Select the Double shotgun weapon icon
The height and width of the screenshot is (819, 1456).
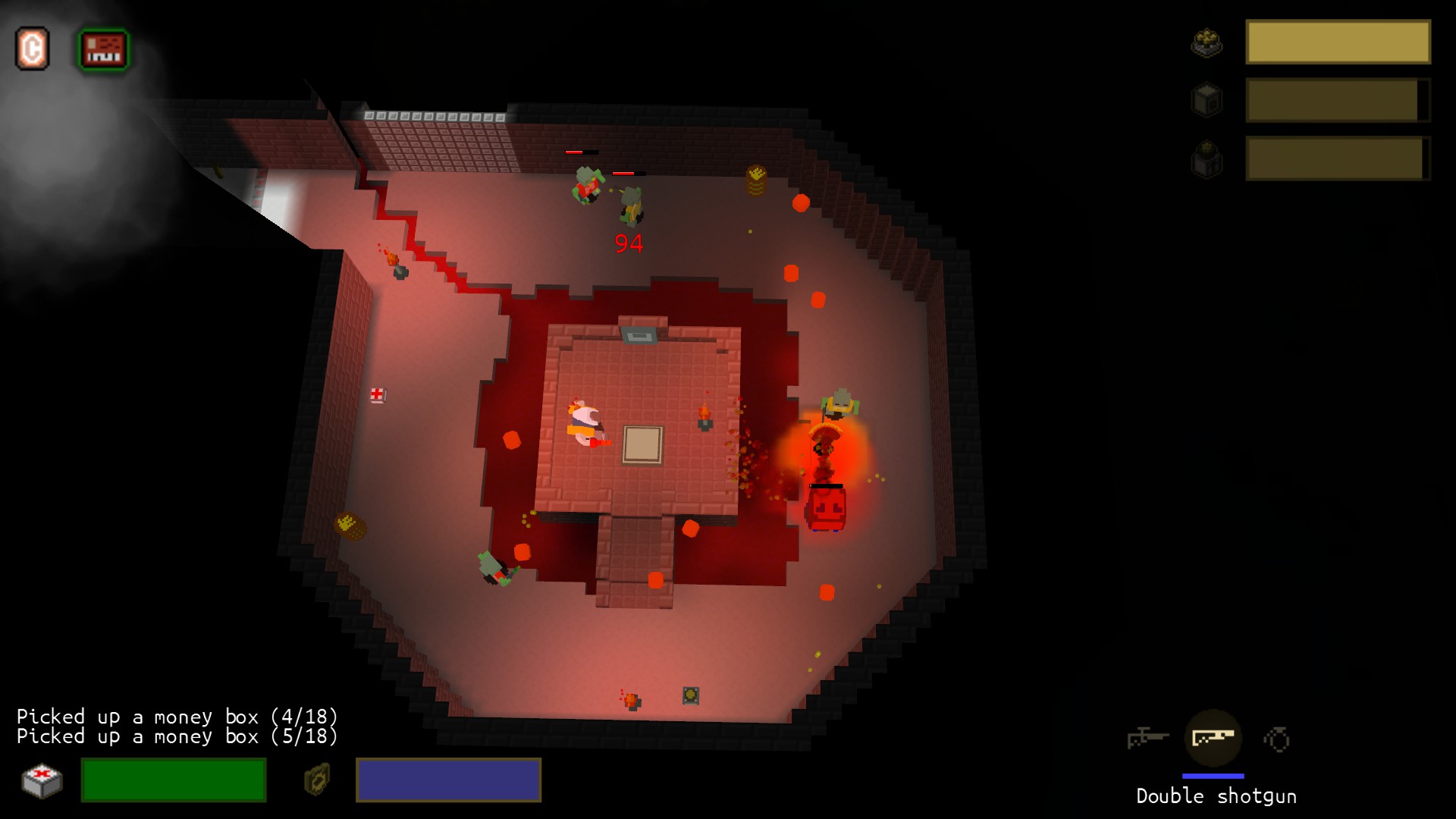click(1214, 736)
